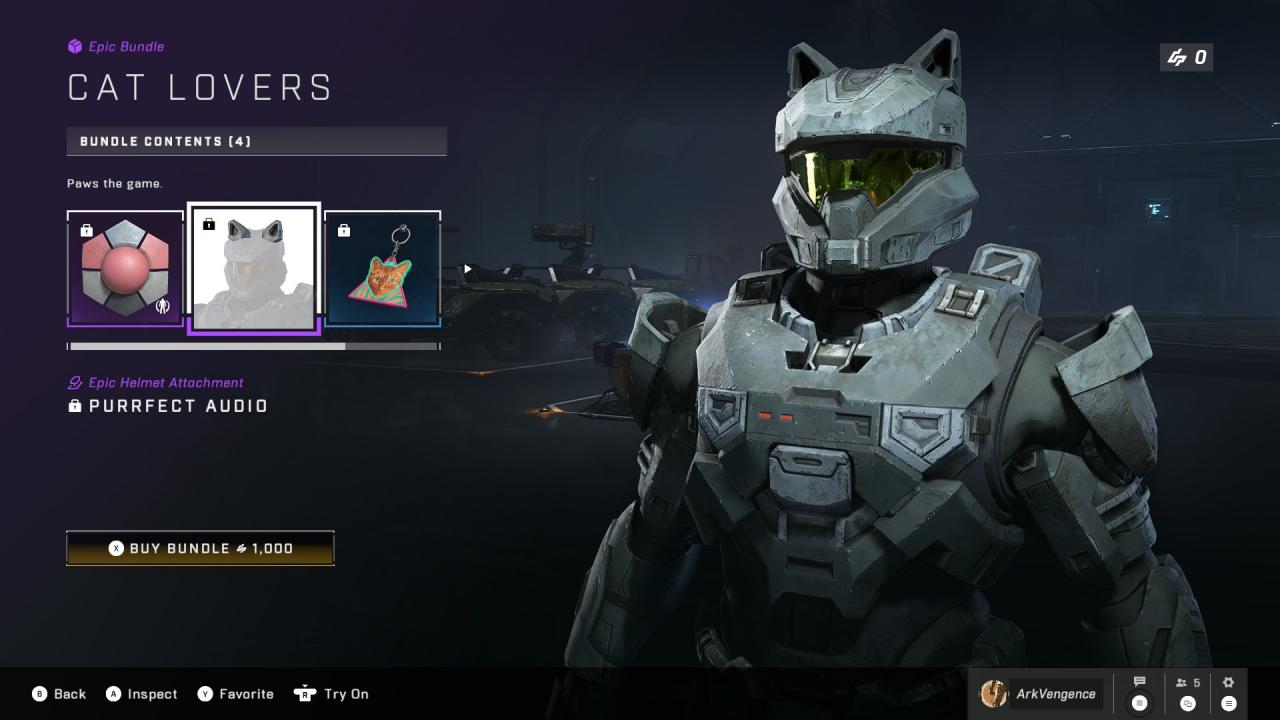
Task: Open the credits balance display
Action: pos(1187,58)
